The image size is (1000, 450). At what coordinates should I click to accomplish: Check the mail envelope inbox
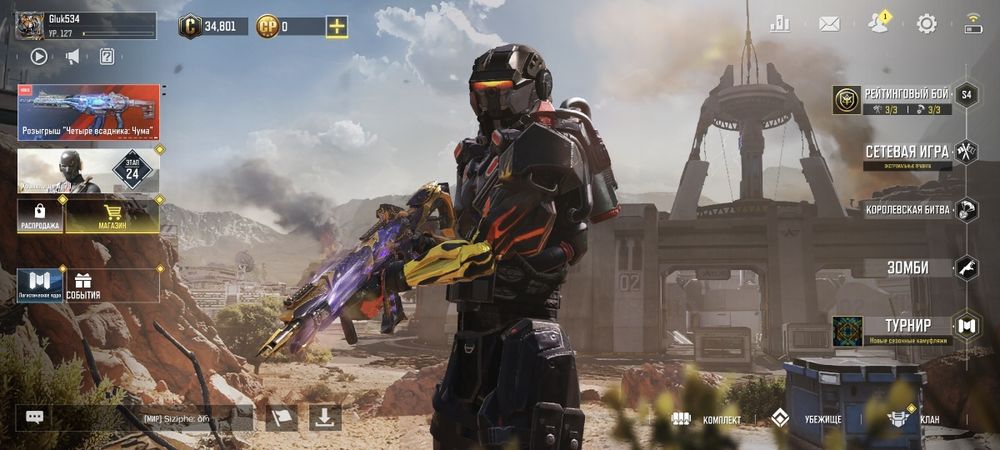829,23
